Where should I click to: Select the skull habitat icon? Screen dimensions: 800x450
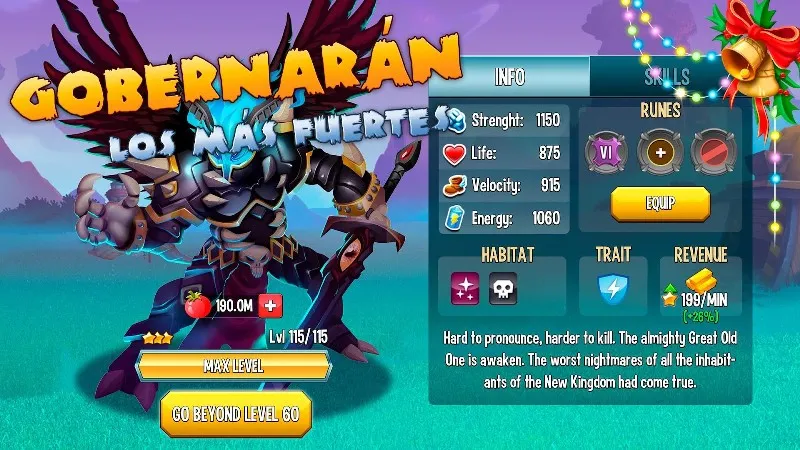pyautogui.click(x=503, y=290)
